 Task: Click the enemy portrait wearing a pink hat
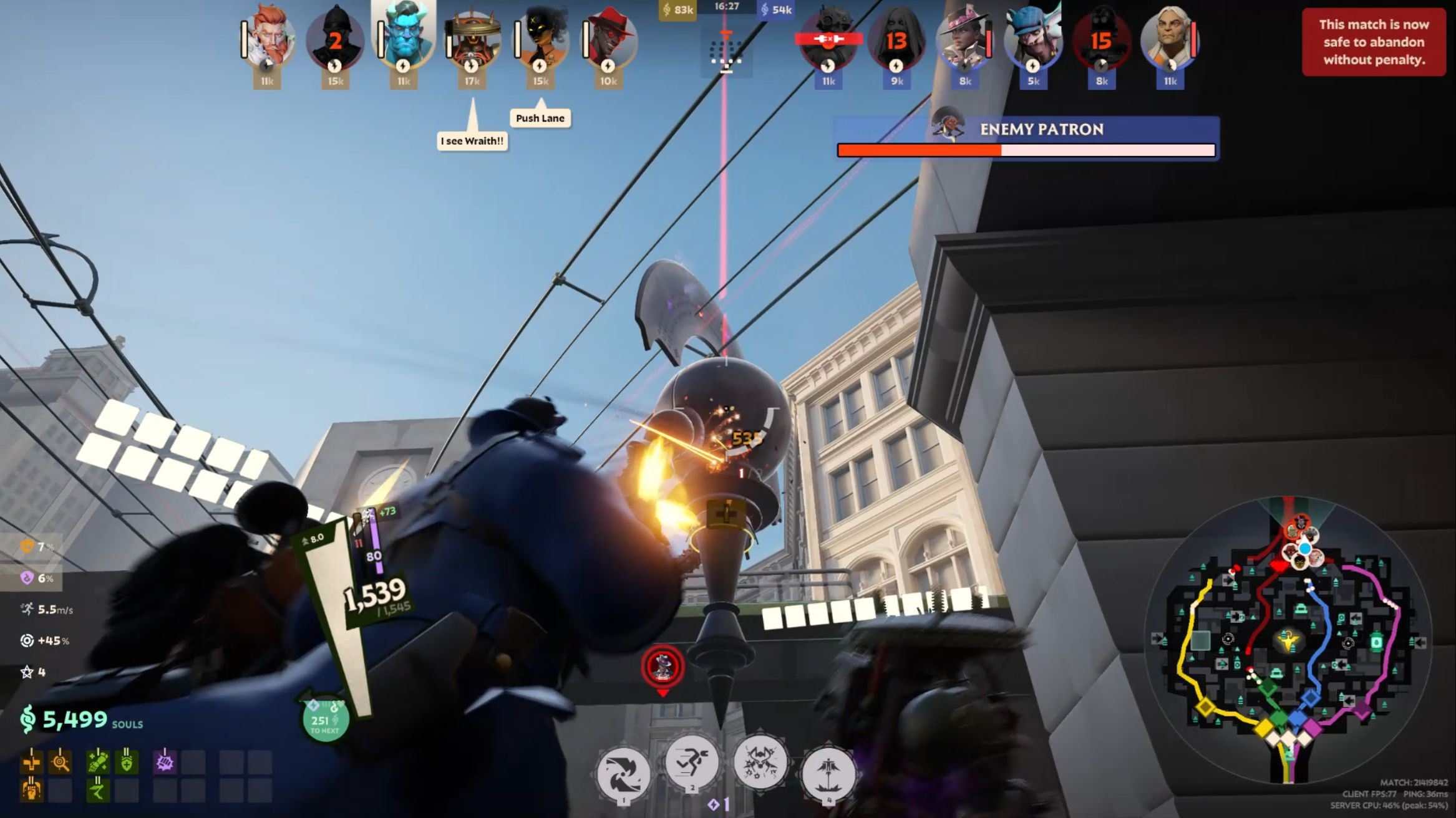pyautogui.click(x=964, y=41)
